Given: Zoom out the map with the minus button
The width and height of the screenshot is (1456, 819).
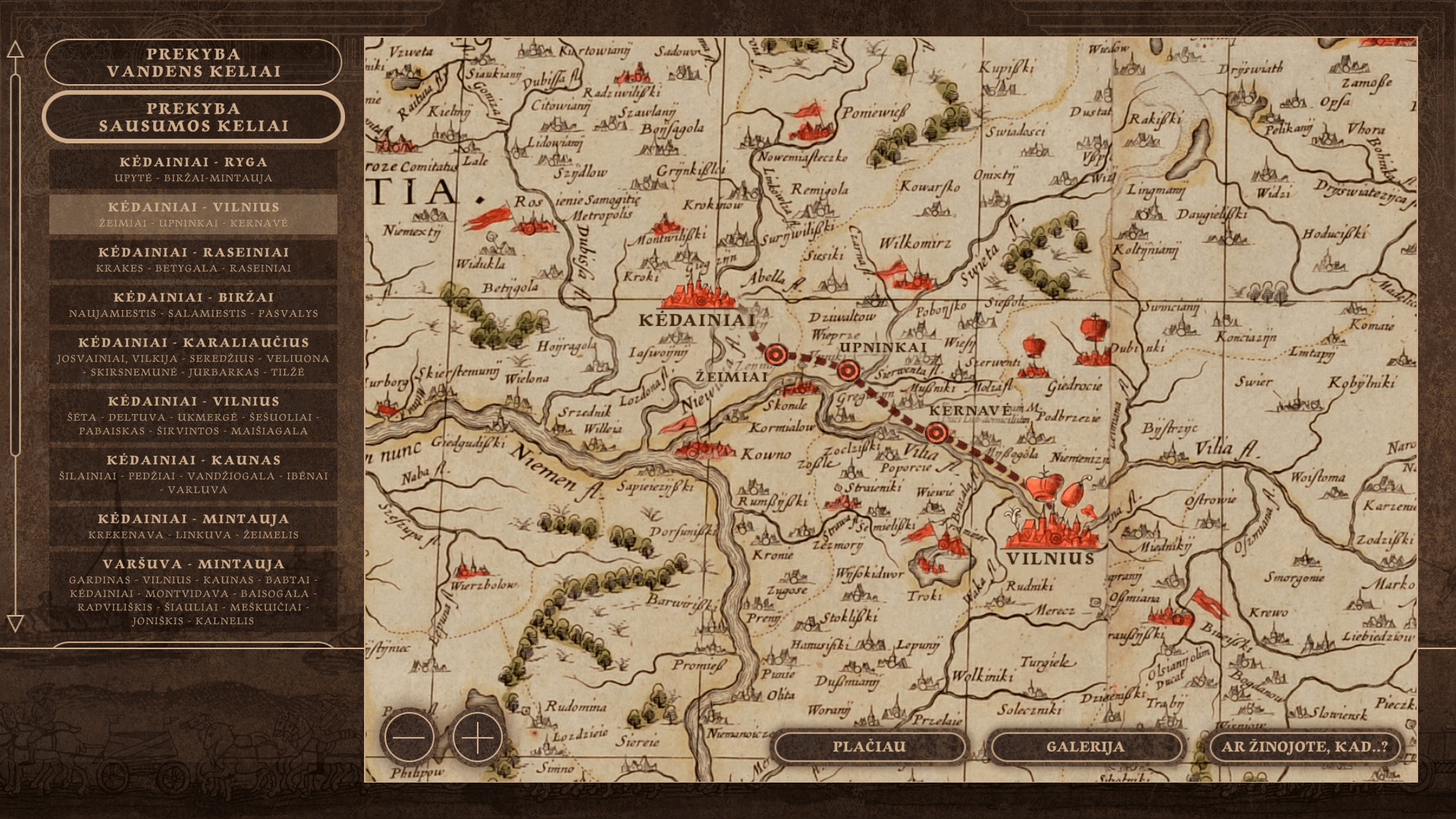Looking at the screenshot, I should pyautogui.click(x=409, y=737).
